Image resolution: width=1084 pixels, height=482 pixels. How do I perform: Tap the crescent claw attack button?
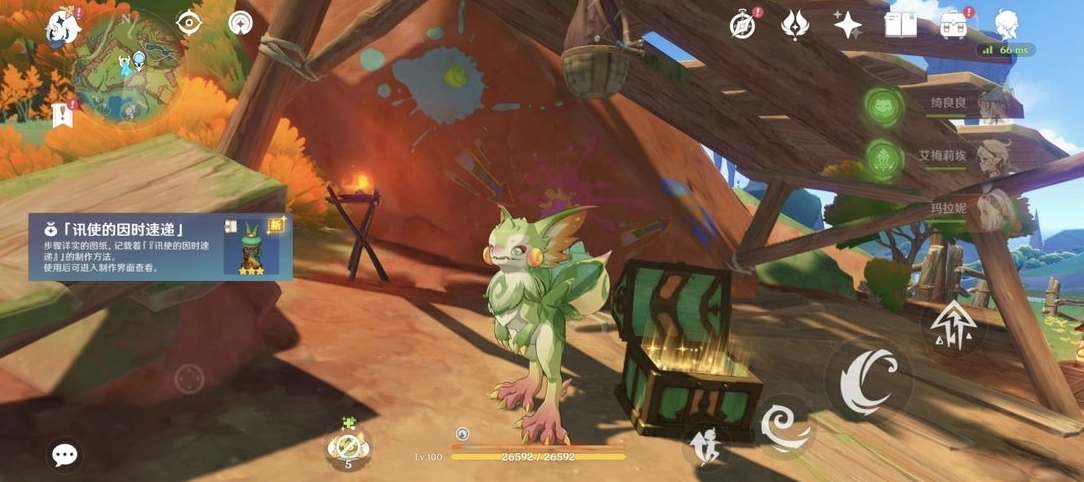tap(867, 381)
